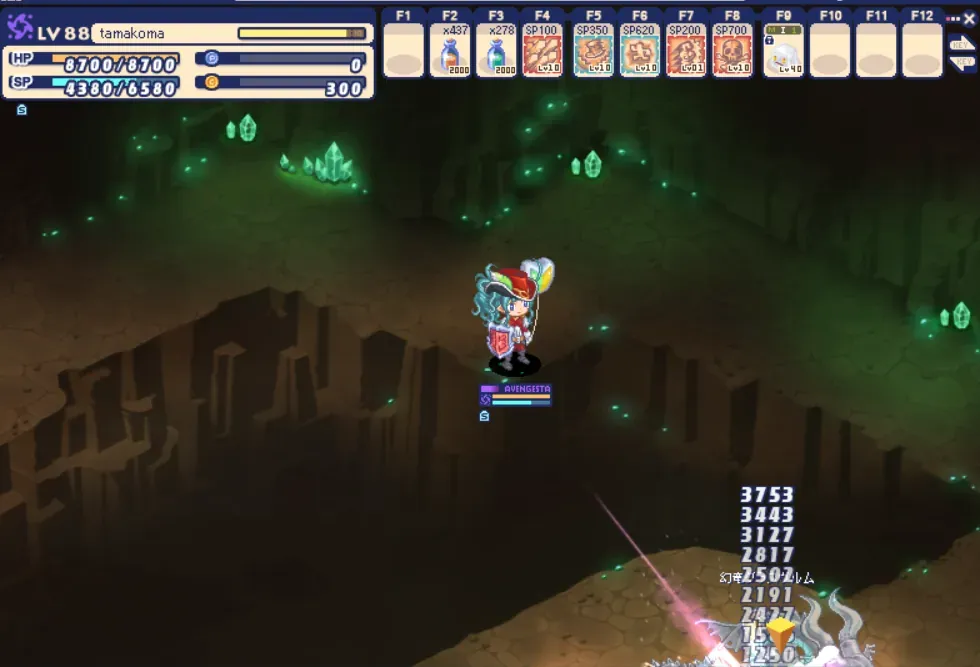Activate the SP620 skill in slot F6
This screenshot has height=667, width=980.
click(x=640, y=51)
